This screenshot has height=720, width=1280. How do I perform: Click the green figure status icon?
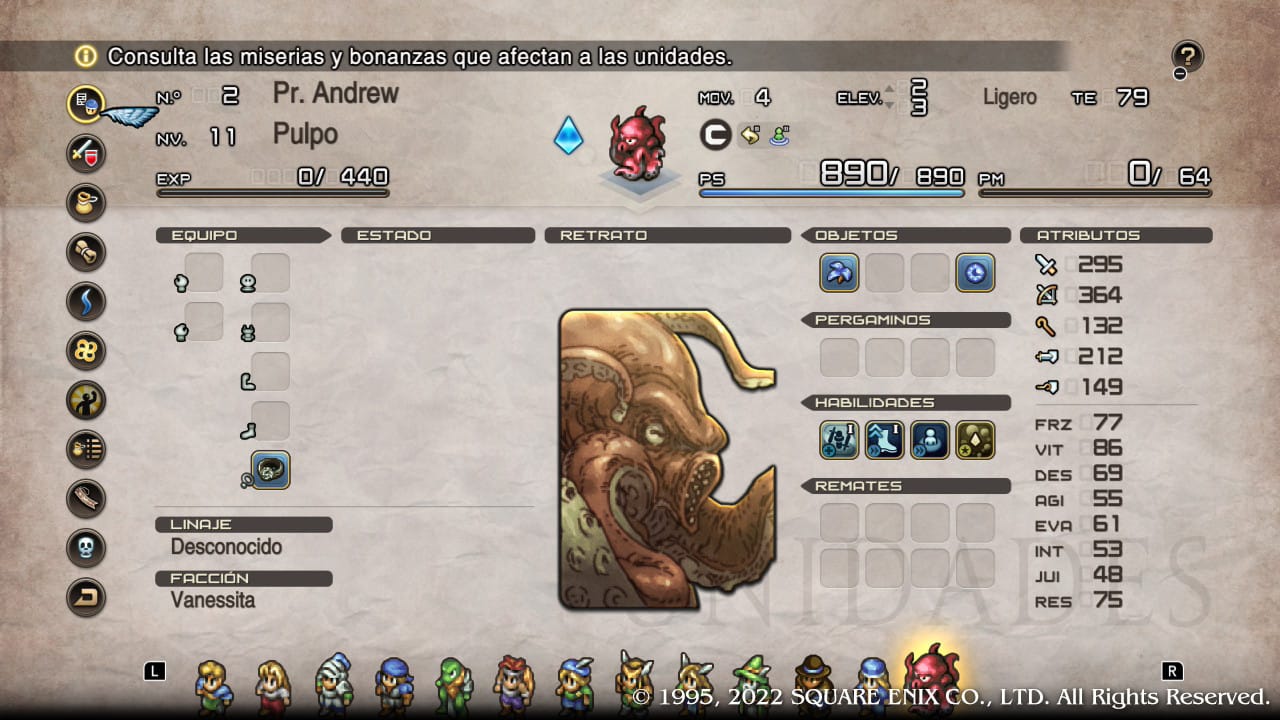tap(779, 135)
